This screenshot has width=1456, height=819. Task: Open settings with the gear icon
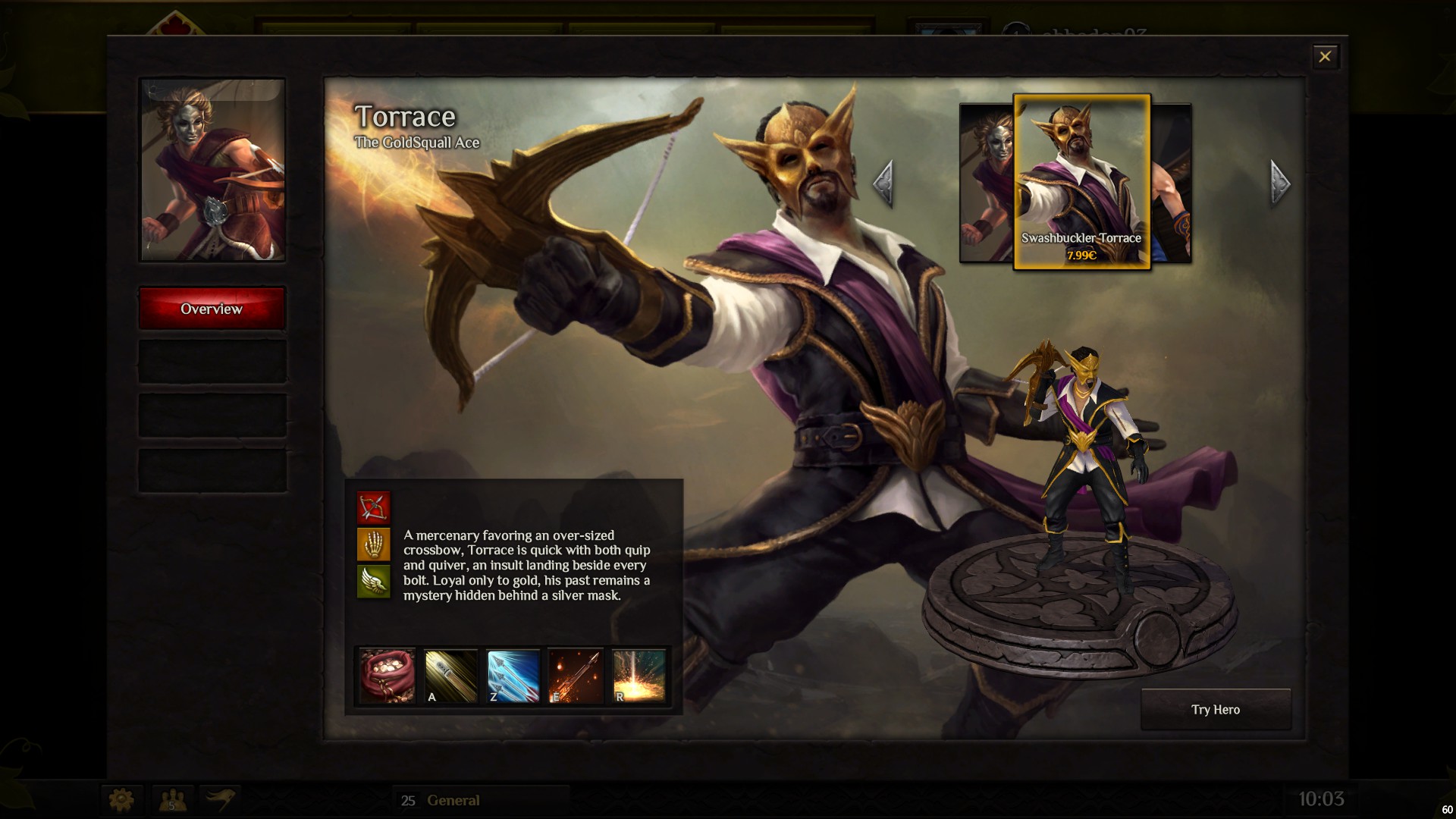[121, 799]
